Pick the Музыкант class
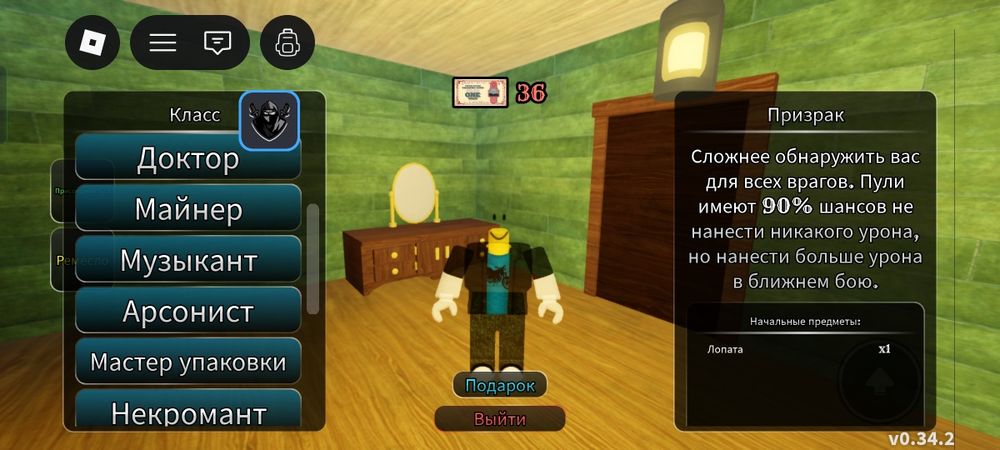The height and width of the screenshot is (450, 1000). [188, 260]
